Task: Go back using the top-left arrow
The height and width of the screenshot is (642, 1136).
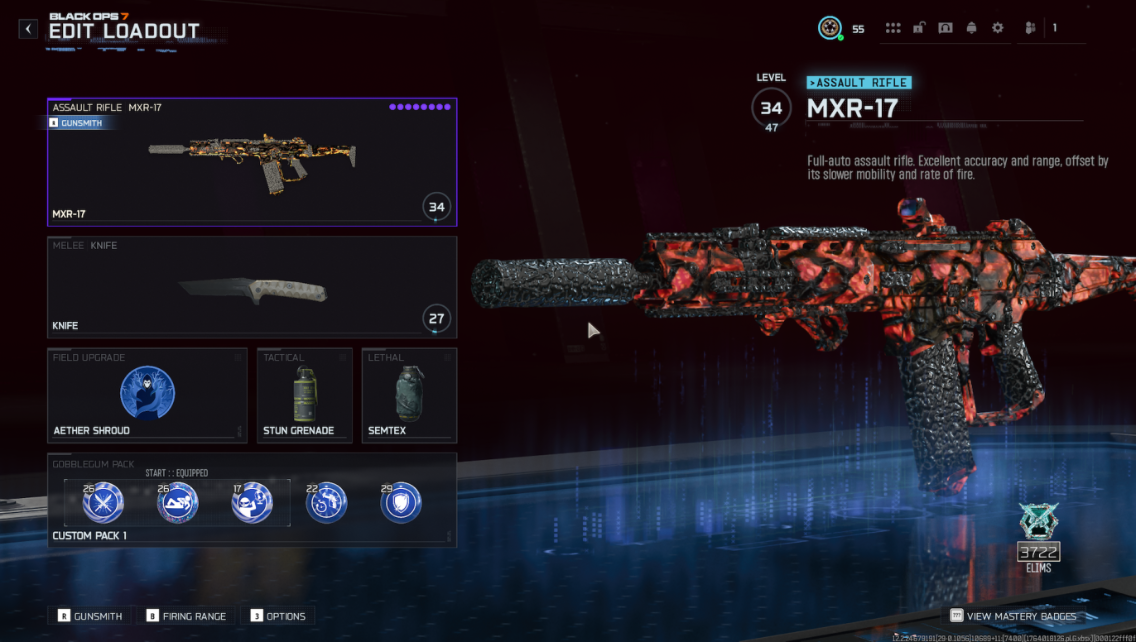Action: [28, 29]
